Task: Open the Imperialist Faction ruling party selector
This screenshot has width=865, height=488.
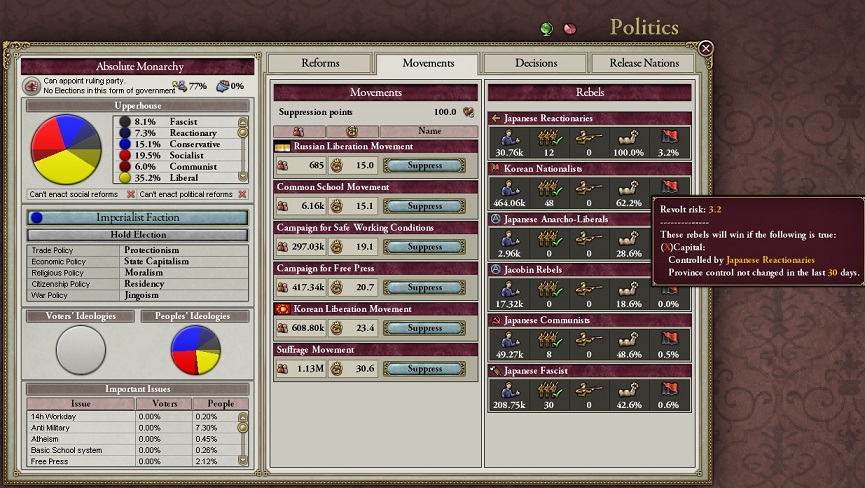Action: point(137,217)
